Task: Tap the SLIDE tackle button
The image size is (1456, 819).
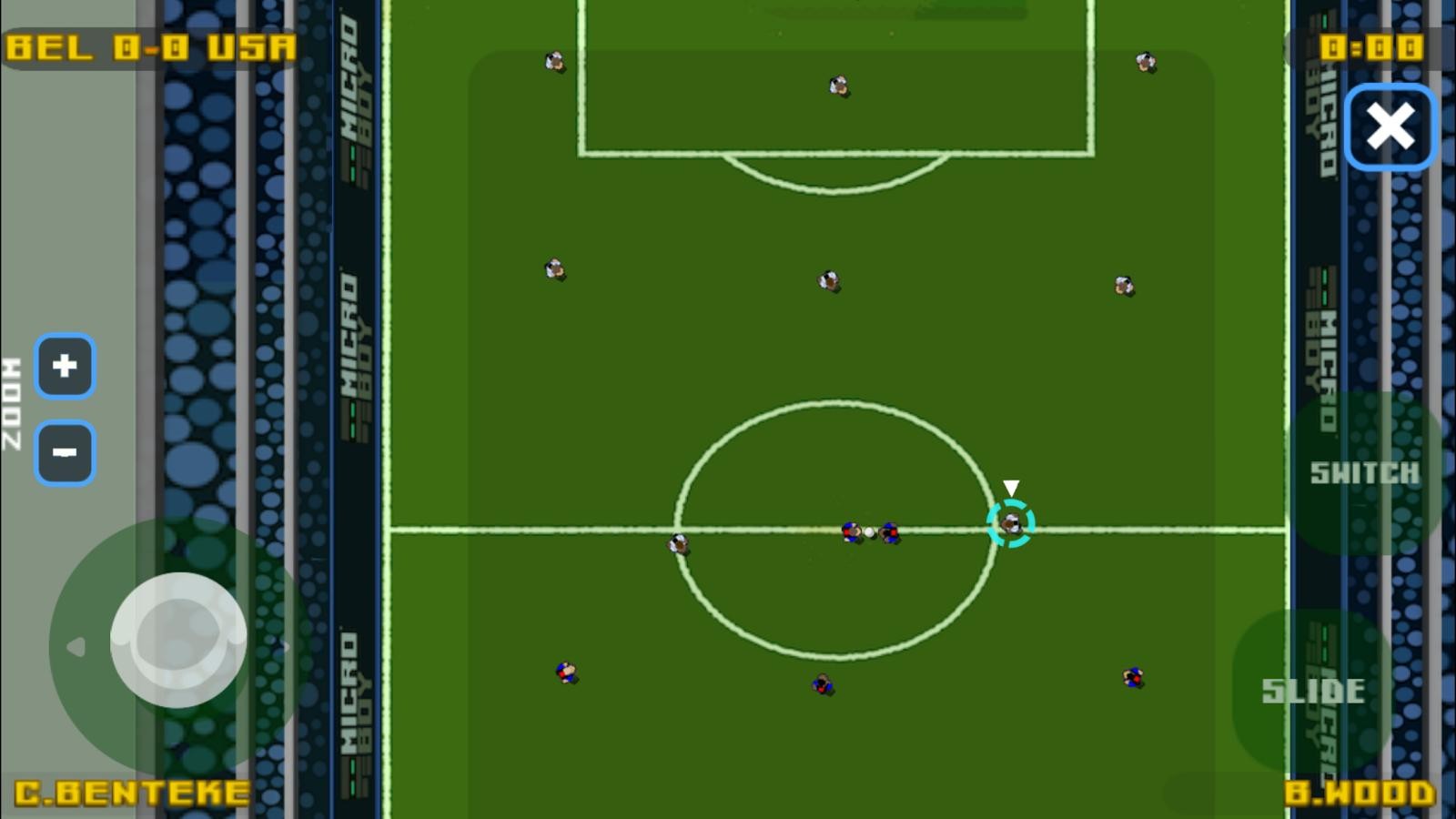Action: [x=1312, y=691]
